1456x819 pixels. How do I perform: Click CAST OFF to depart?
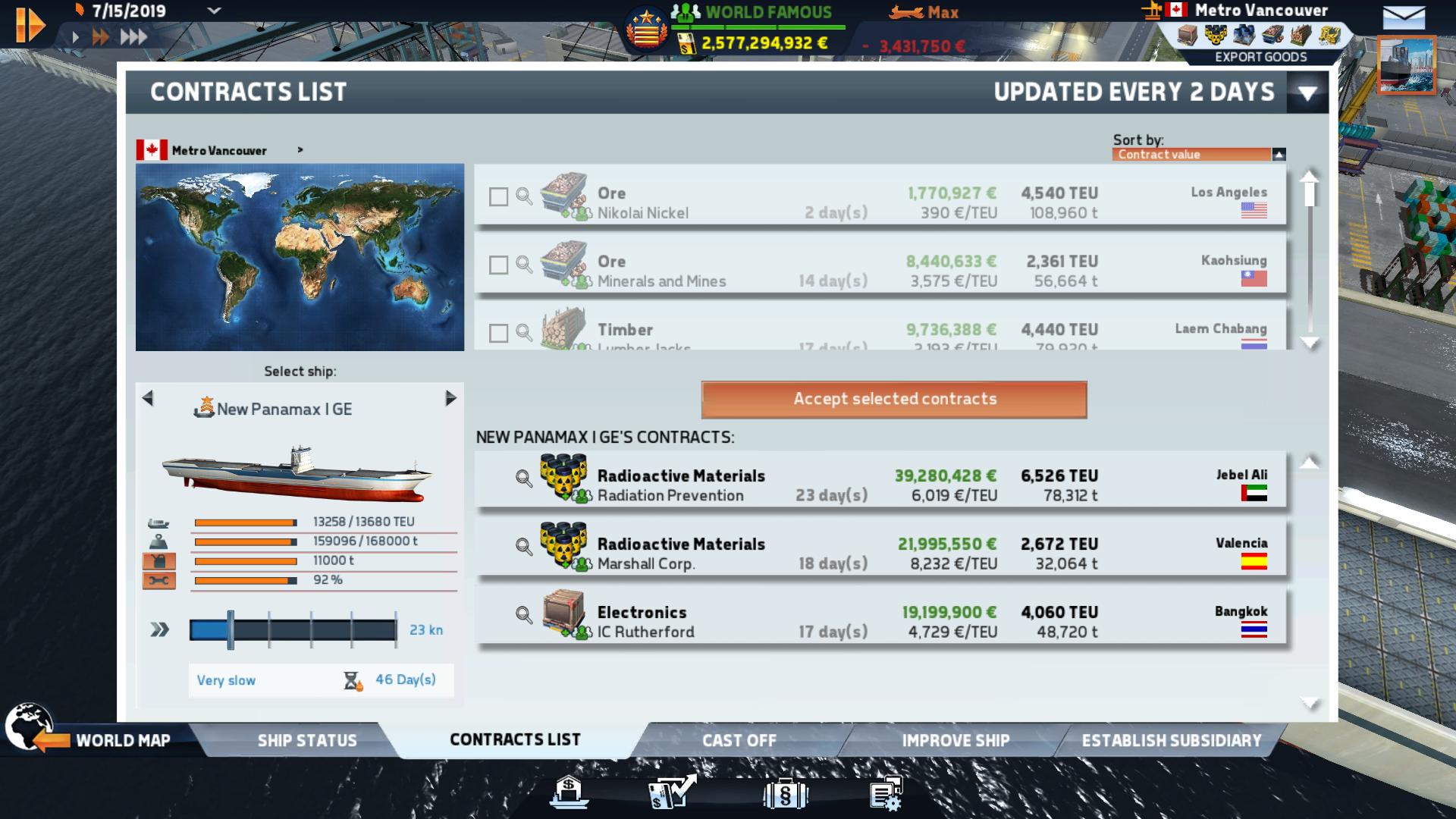738,740
